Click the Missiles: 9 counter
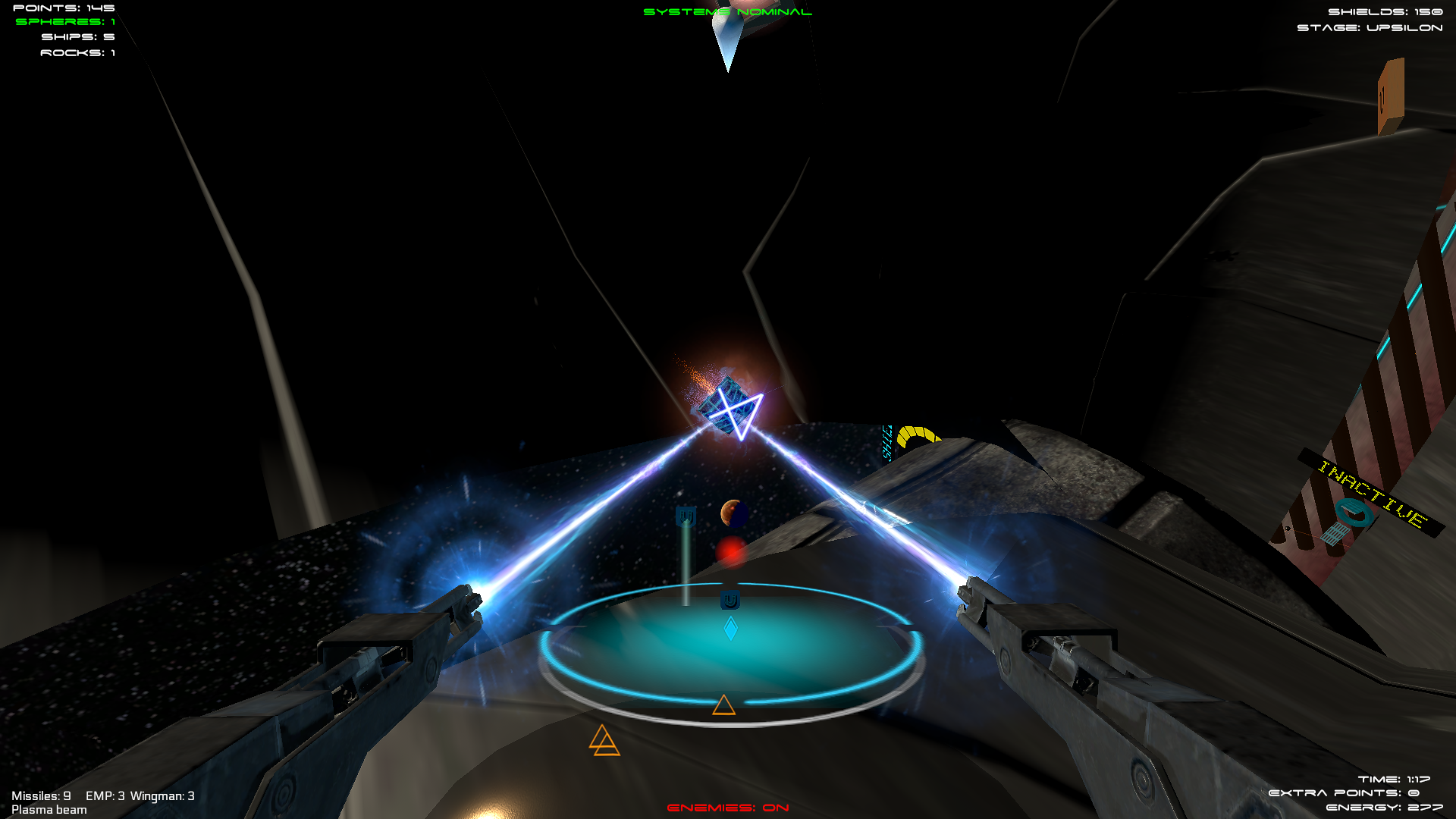The image size is (1456, 819). pos(42,796)
